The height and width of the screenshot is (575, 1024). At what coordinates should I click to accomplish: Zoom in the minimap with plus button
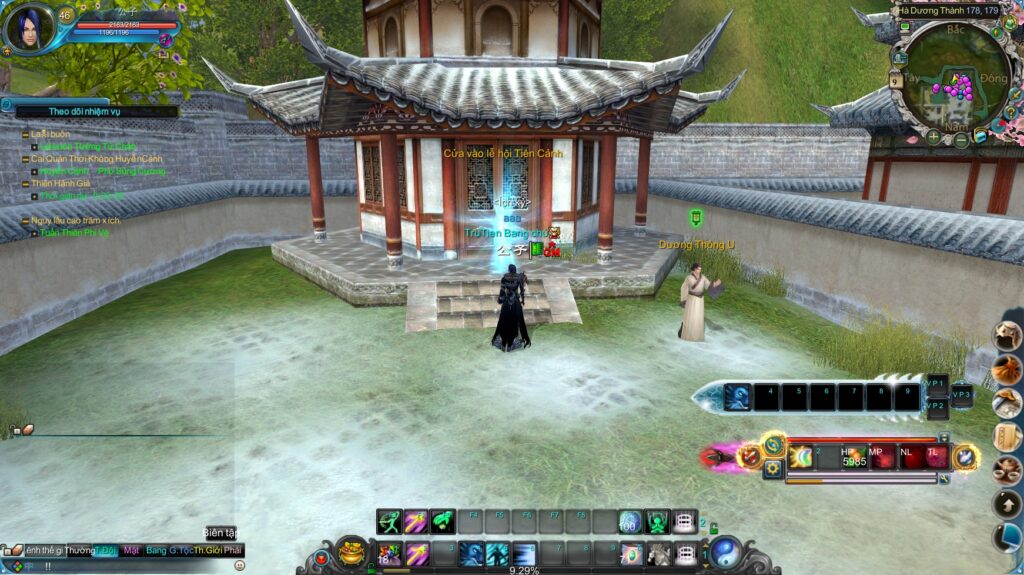coord(932,136)
